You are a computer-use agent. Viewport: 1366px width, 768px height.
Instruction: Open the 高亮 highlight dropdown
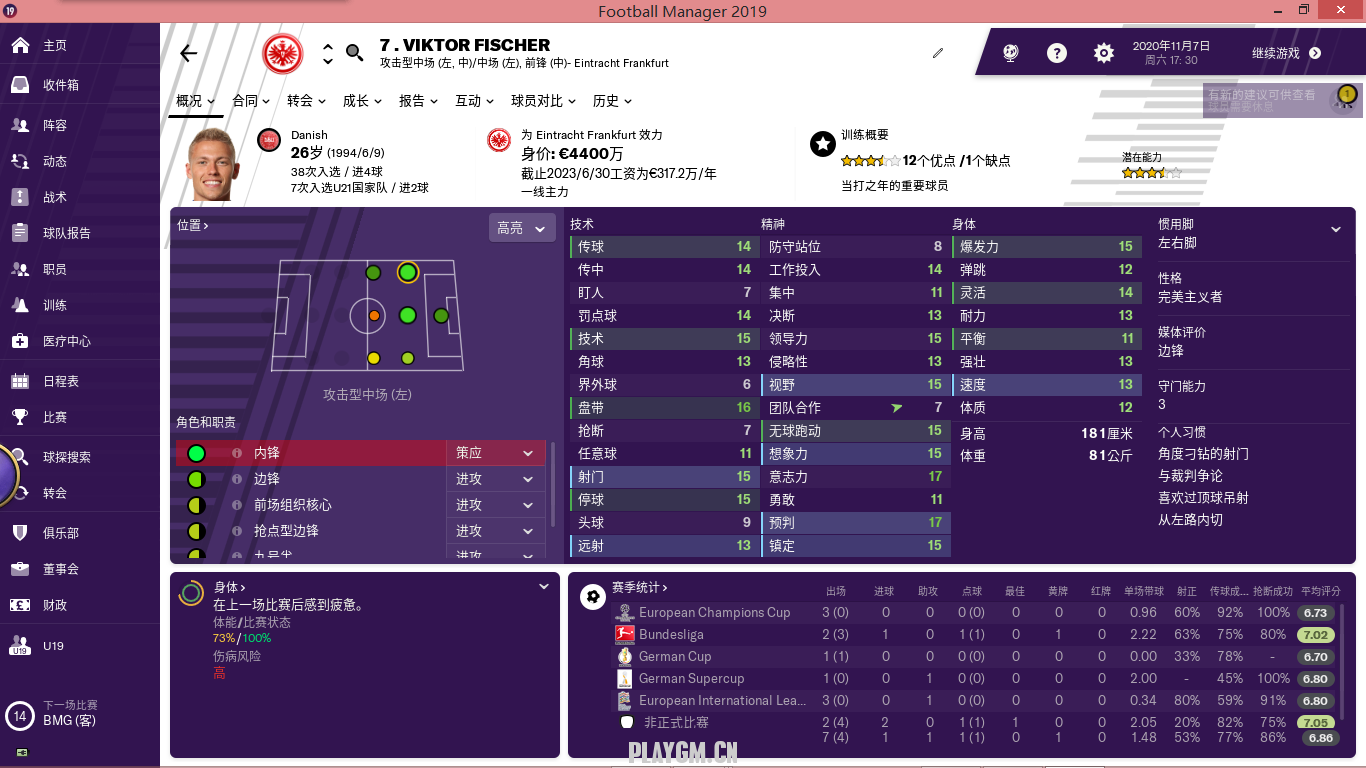[521, 228]
